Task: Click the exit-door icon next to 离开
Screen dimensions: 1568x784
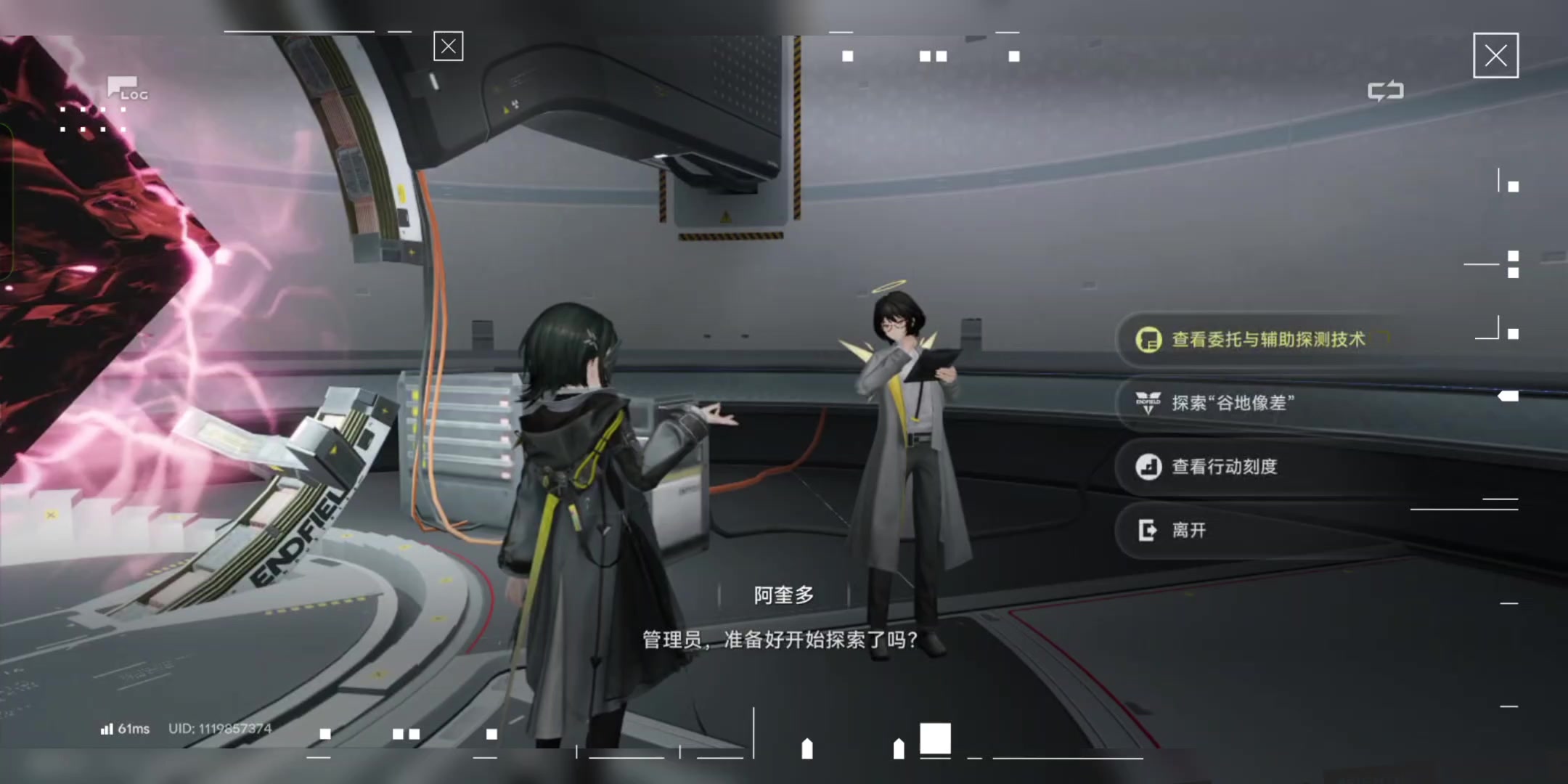Action: pos(1147,531)
